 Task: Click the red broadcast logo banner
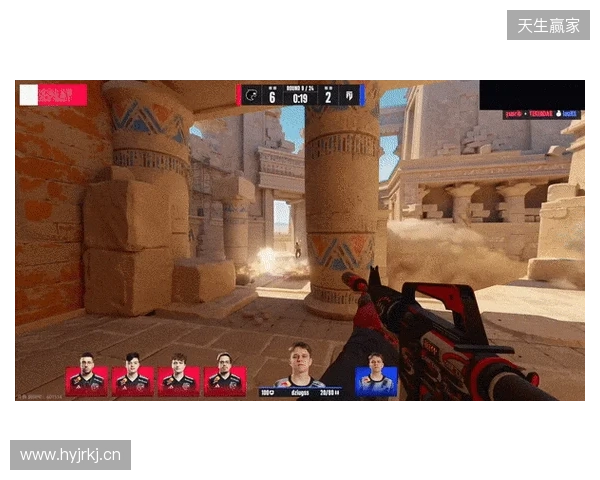point(53,95)
